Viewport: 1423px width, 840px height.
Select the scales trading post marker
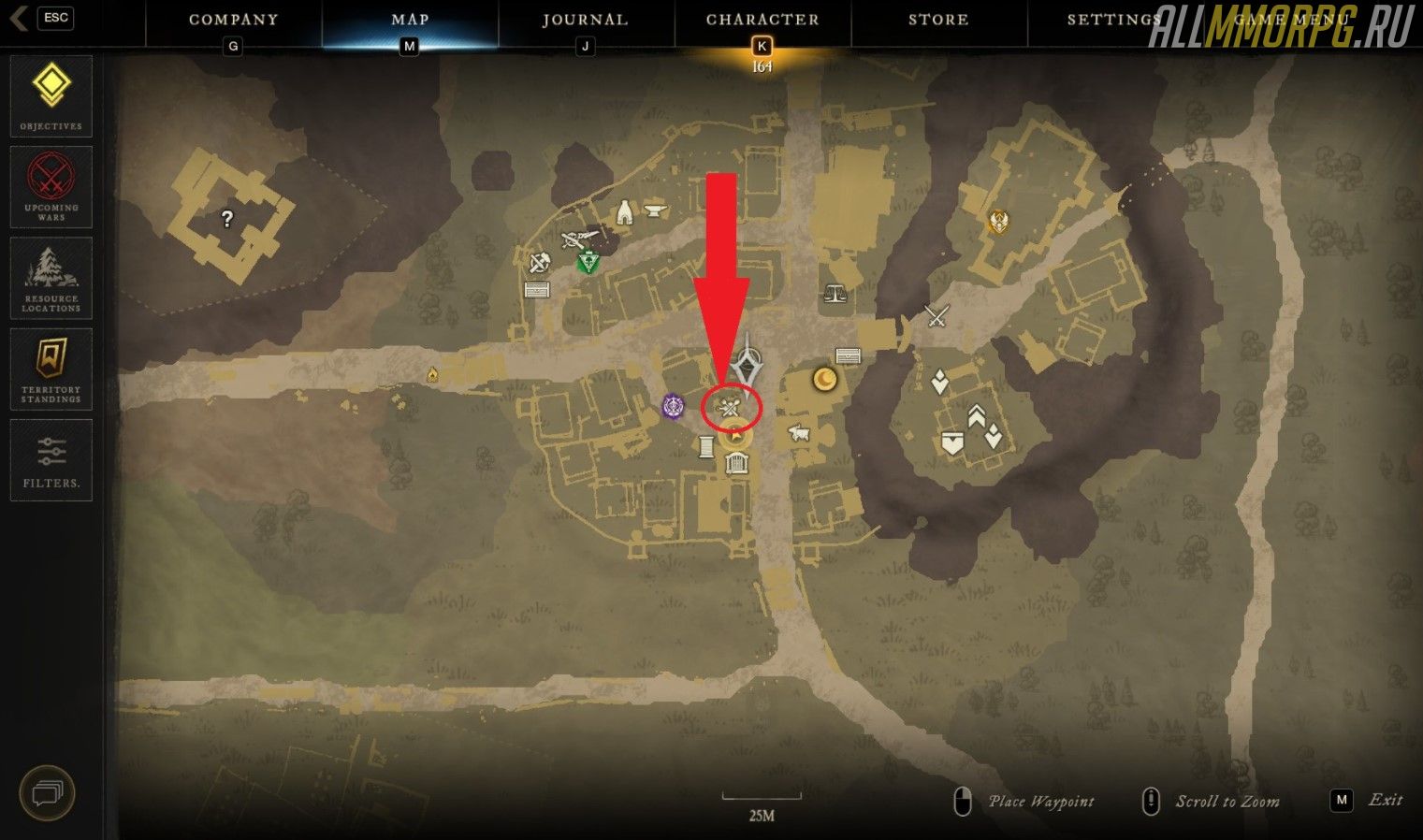pos(835,294)
